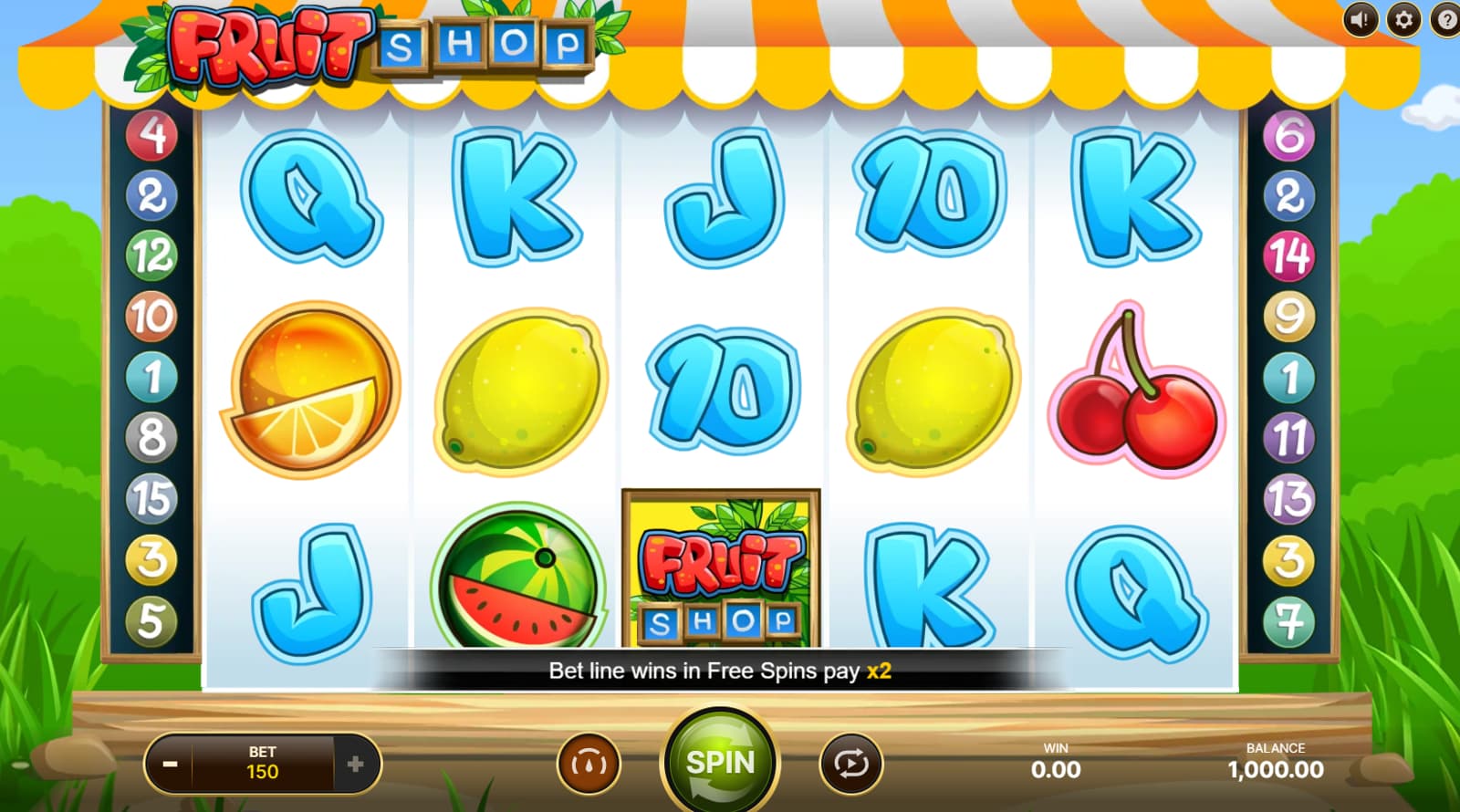Viewport: 1460px width, 812px height.
Task: Click the J symbol at bottom of reel one
Action: [313, 584]
